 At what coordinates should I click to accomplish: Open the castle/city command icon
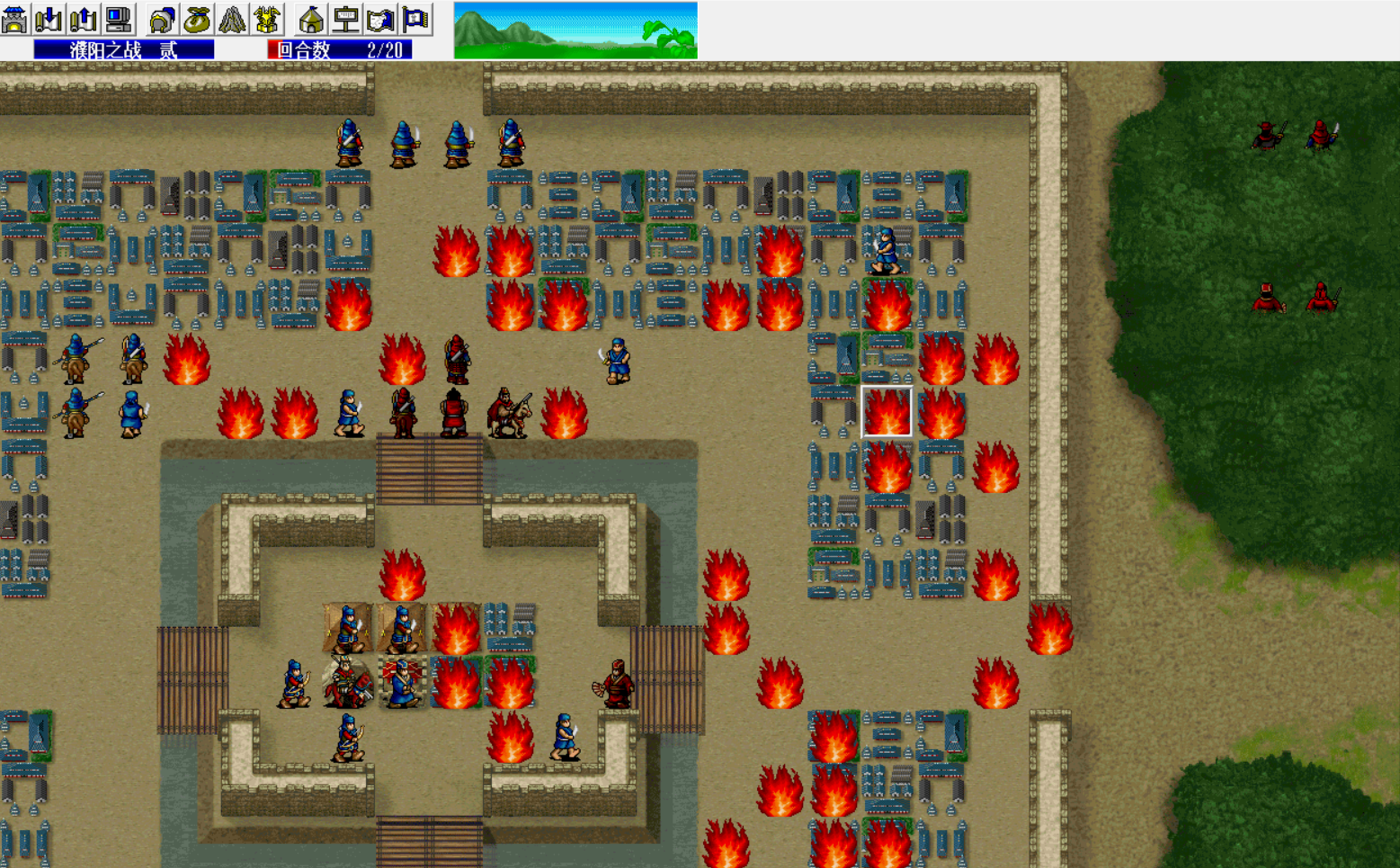tap(13, 18)
